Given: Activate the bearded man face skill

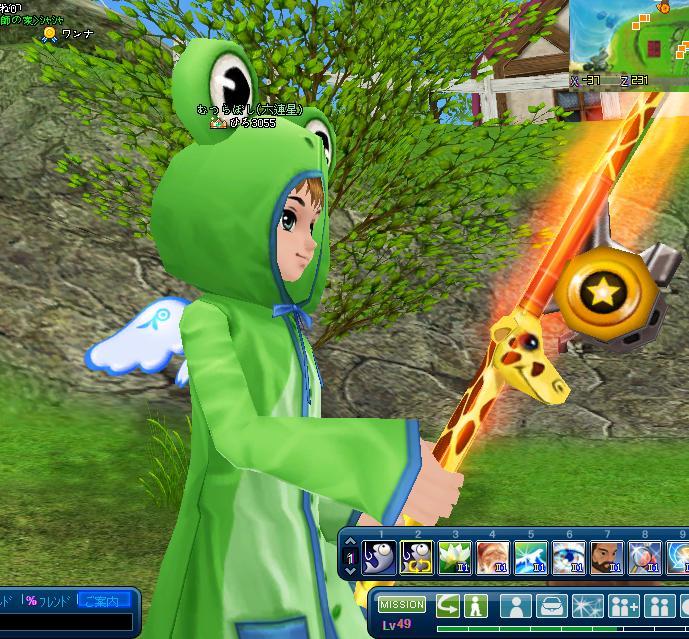Looking at the screenshot, I should coord(605,558).
